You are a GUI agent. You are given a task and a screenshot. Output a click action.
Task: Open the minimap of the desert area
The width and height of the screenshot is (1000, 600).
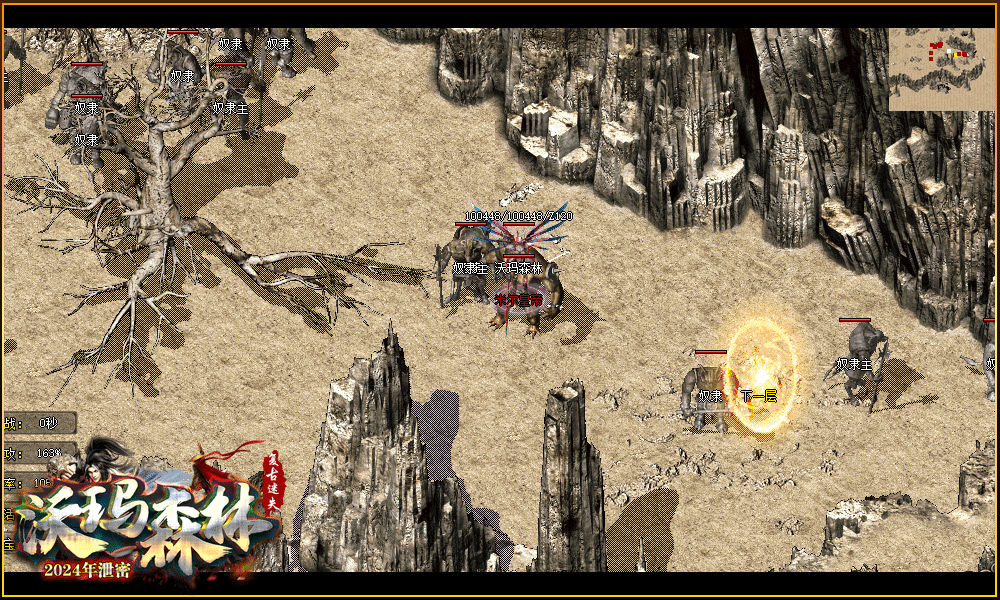[x=942, y=70]
